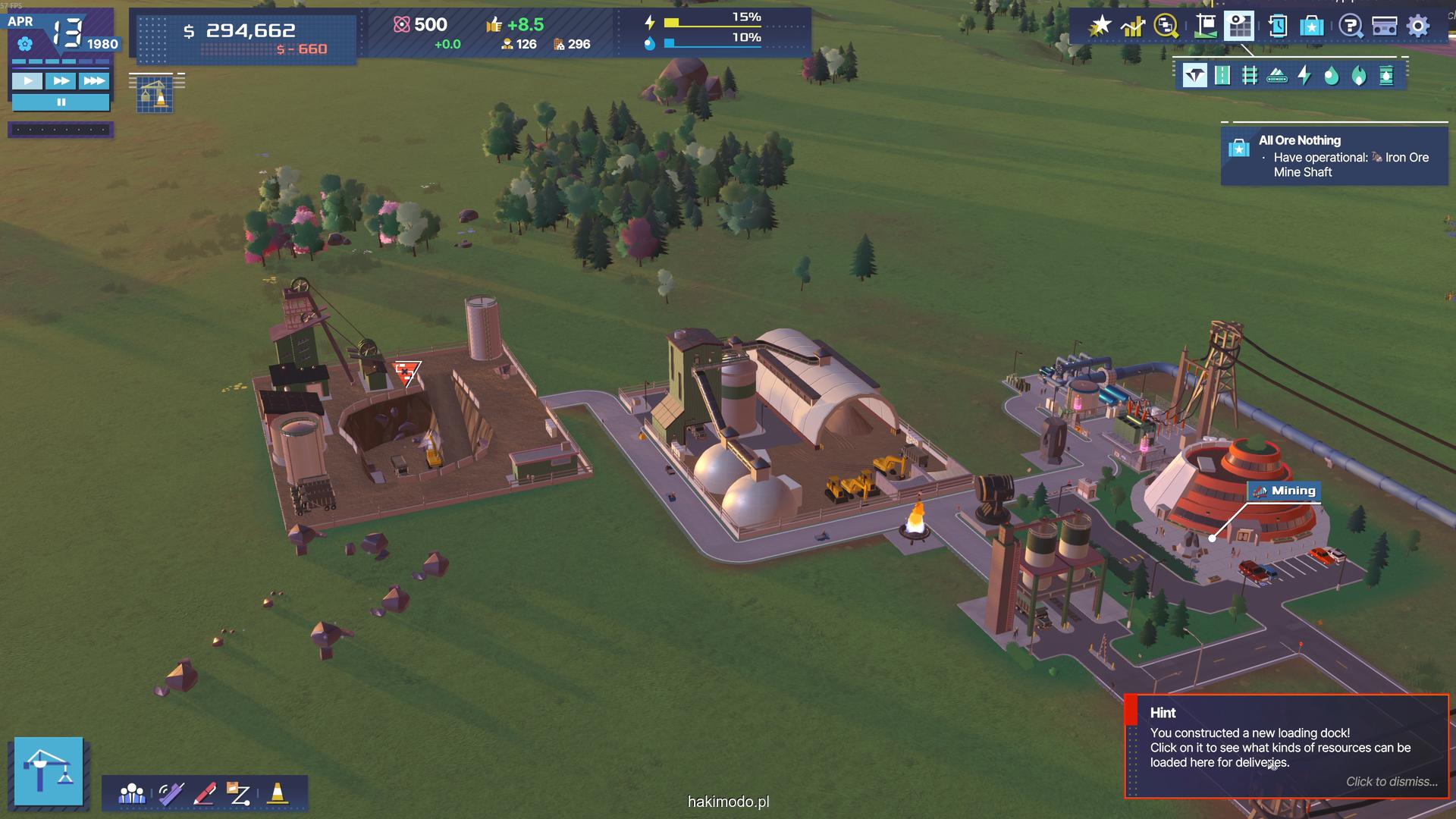Screen dimensions: 1456x819
Task: Select the traffic cone tool
Action: point(278,794)
